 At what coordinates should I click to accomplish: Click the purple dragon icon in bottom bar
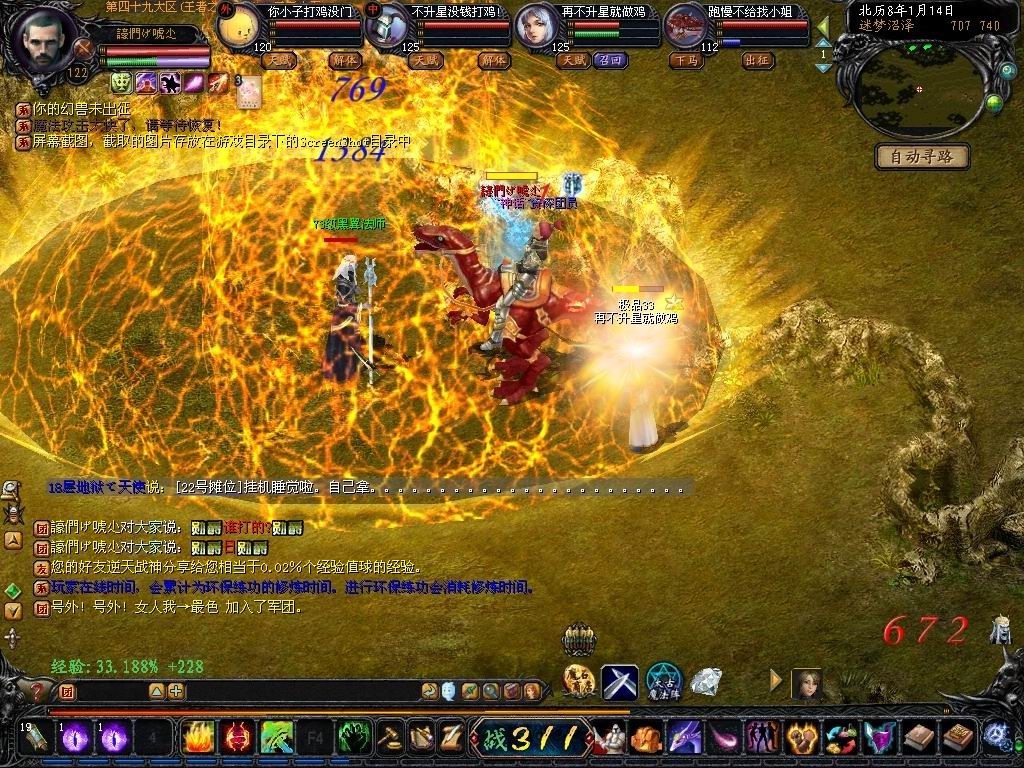point(686,738)
